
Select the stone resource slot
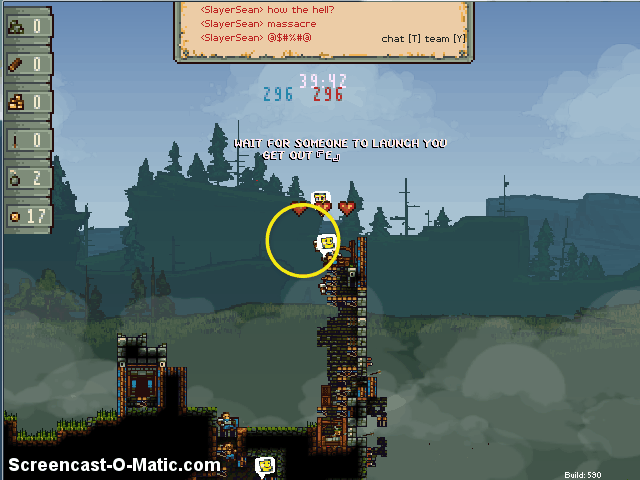tap(28, 26)
